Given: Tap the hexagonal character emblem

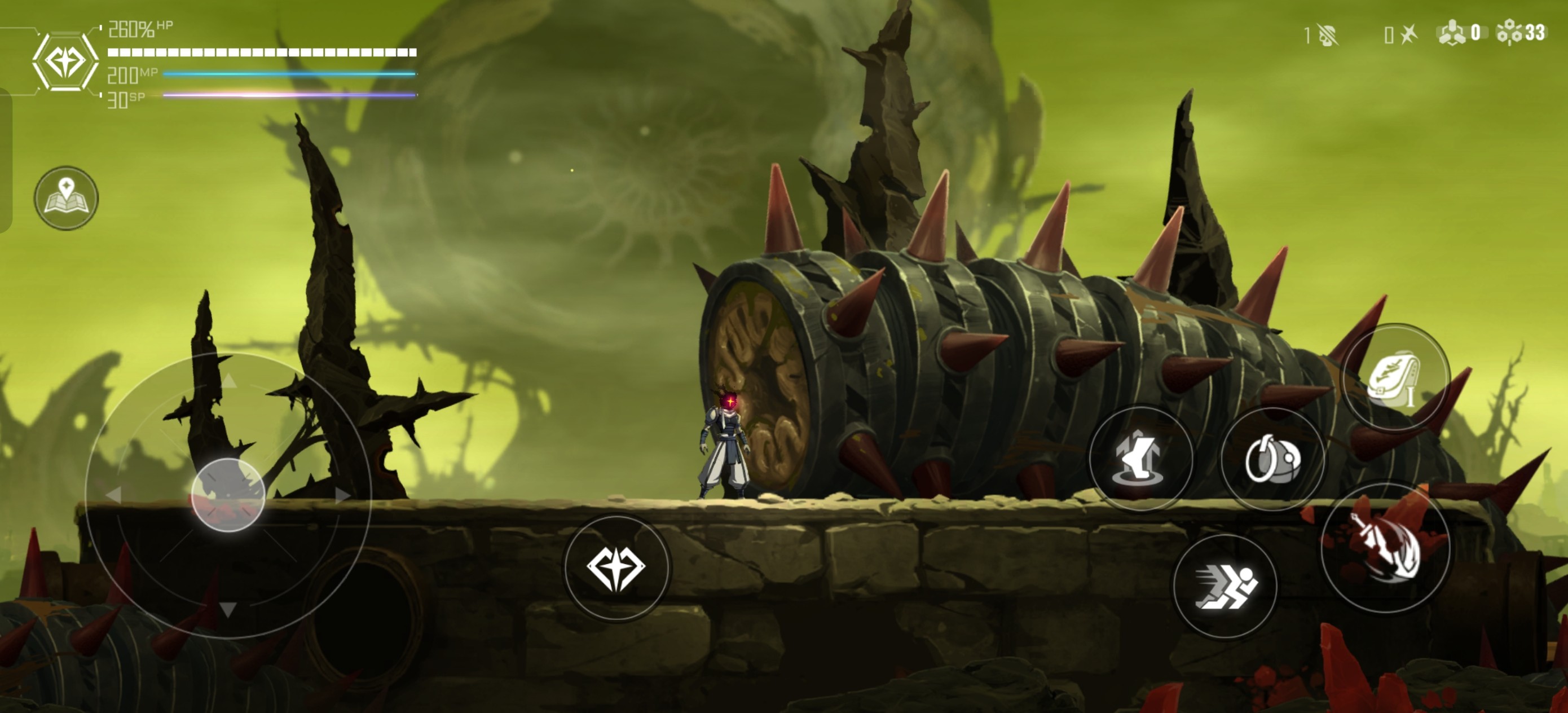Looking at the screenshot, I should [65, 61].
